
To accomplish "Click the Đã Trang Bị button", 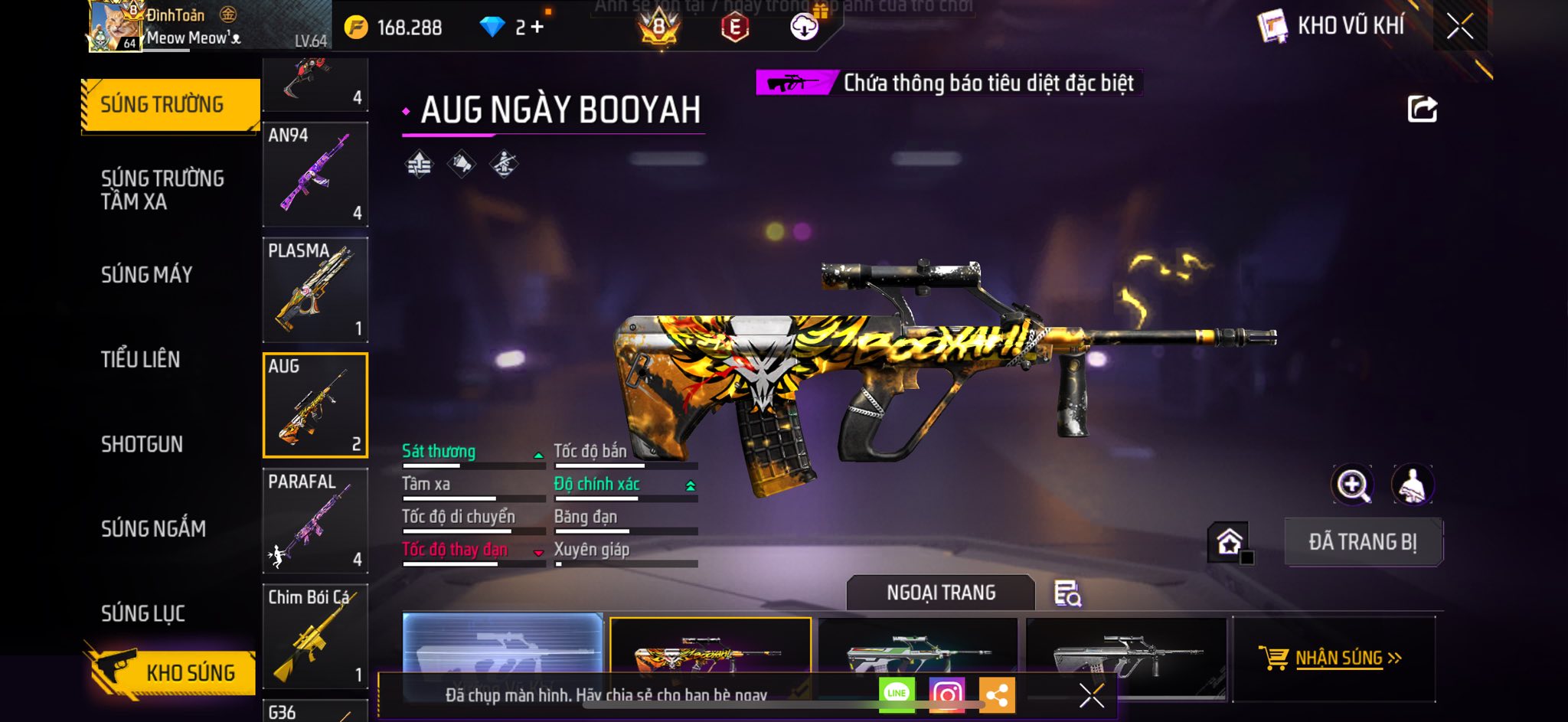I will (1363, 542).
